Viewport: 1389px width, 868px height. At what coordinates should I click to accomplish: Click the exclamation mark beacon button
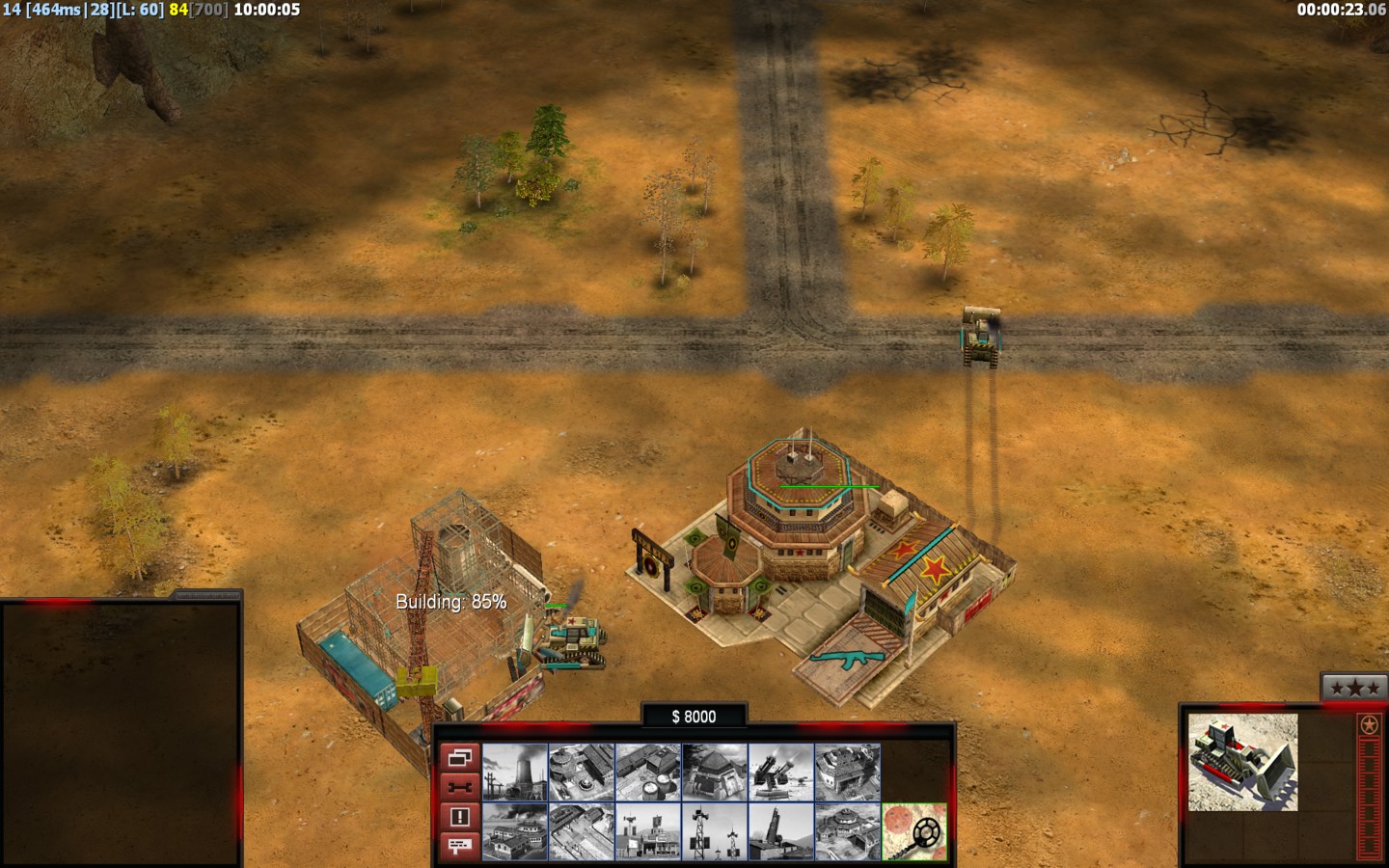tap(459, 817)
